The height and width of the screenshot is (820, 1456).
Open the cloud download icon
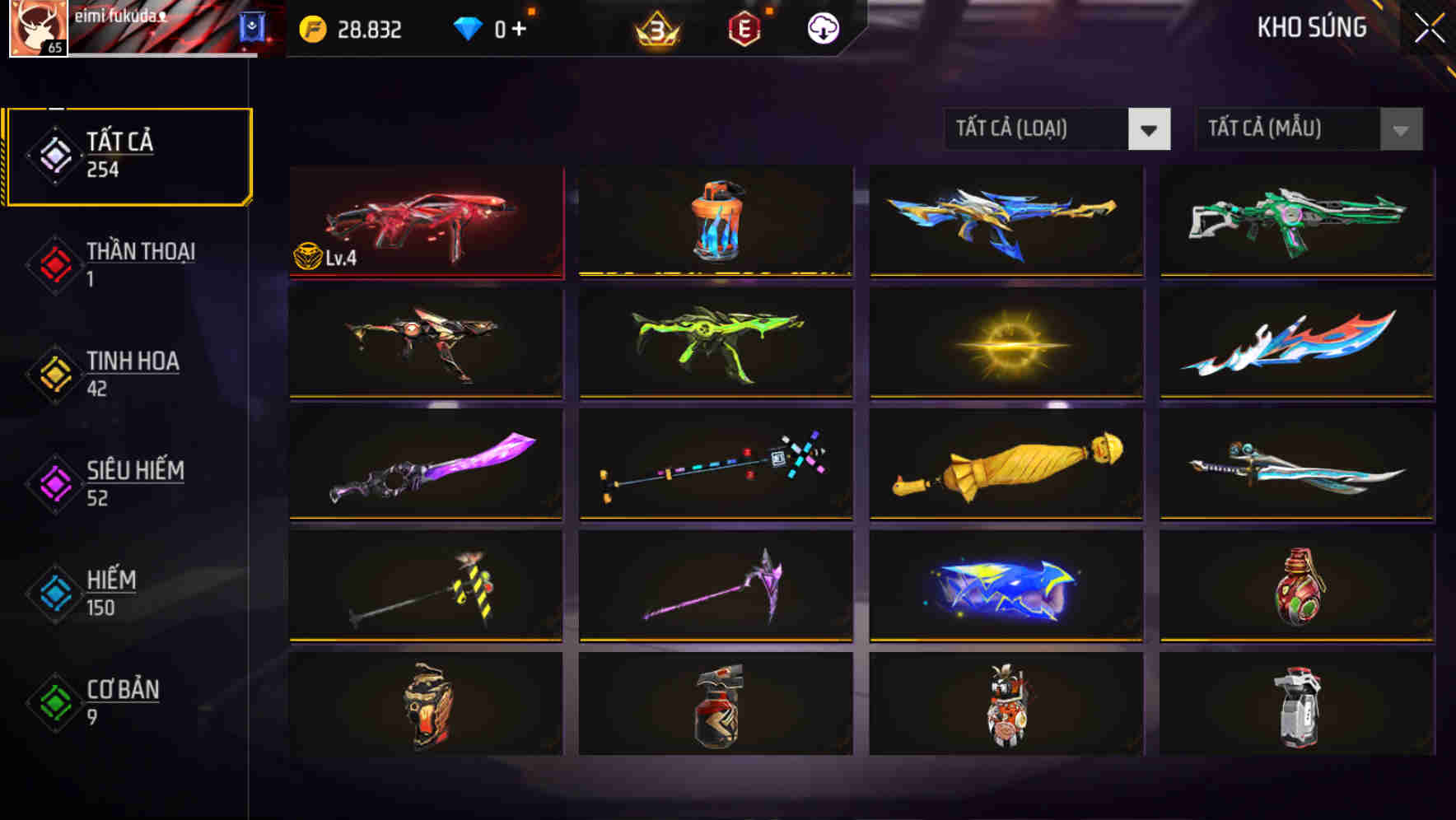click(x=821, y=30)
